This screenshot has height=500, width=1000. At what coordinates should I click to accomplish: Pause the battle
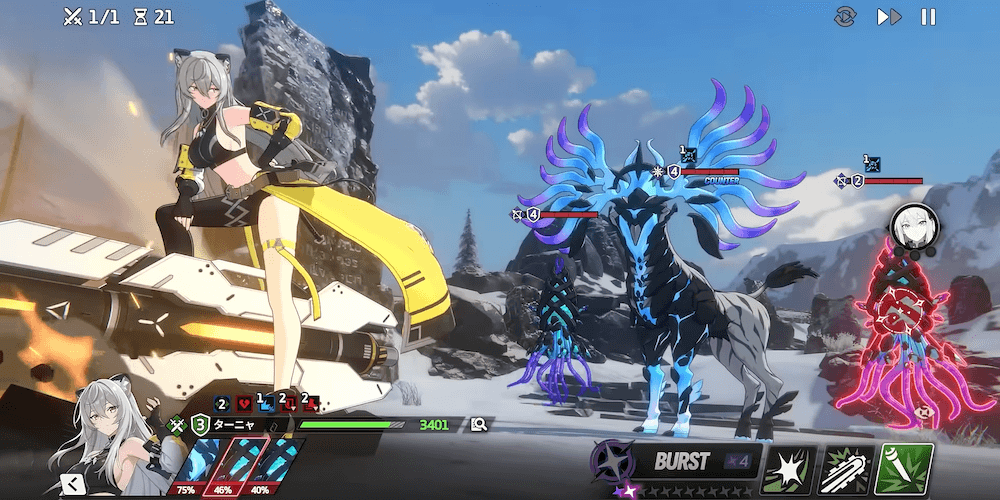(928, 17)
